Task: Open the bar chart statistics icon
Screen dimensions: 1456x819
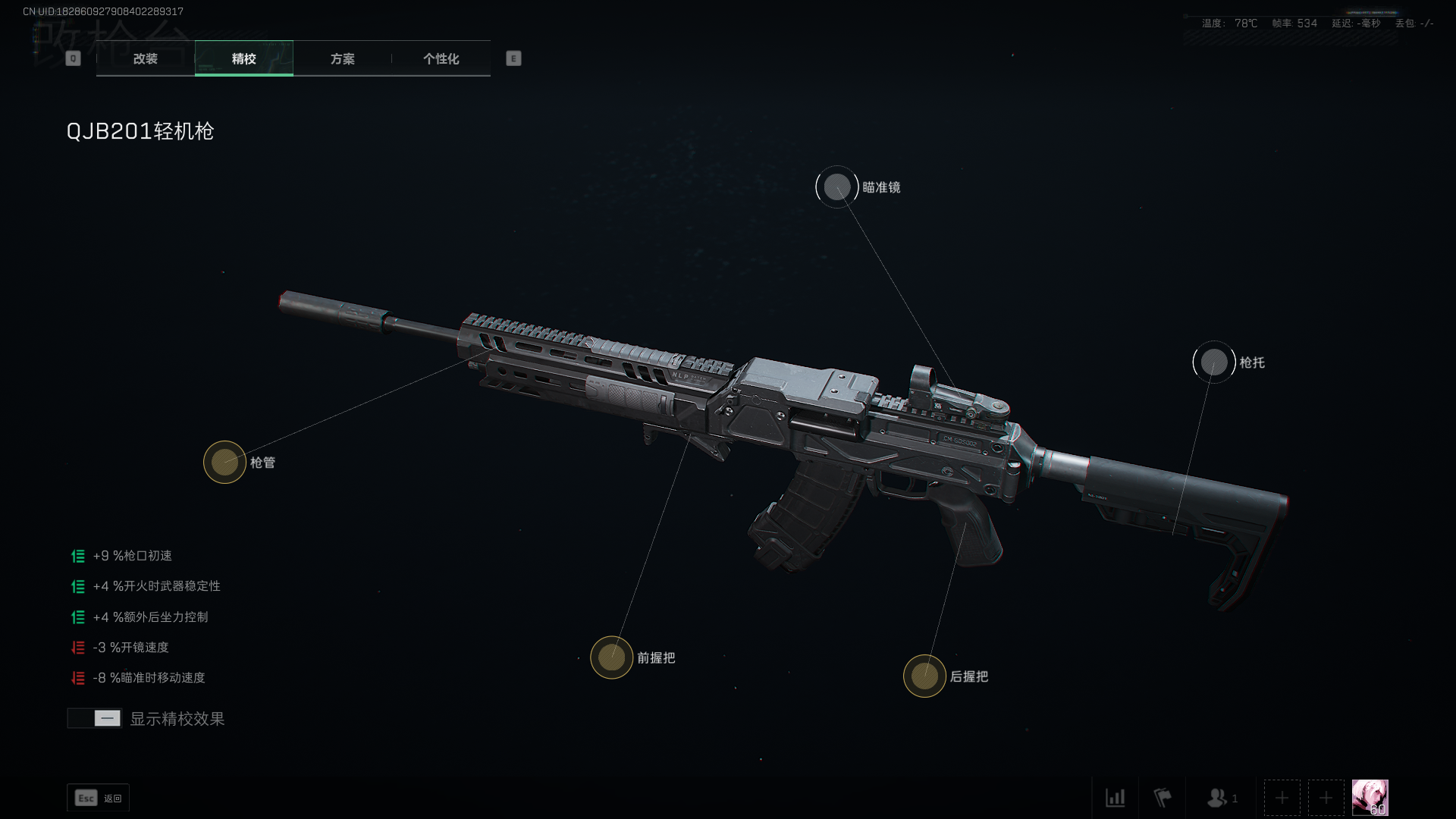Action: point(1115,798)
